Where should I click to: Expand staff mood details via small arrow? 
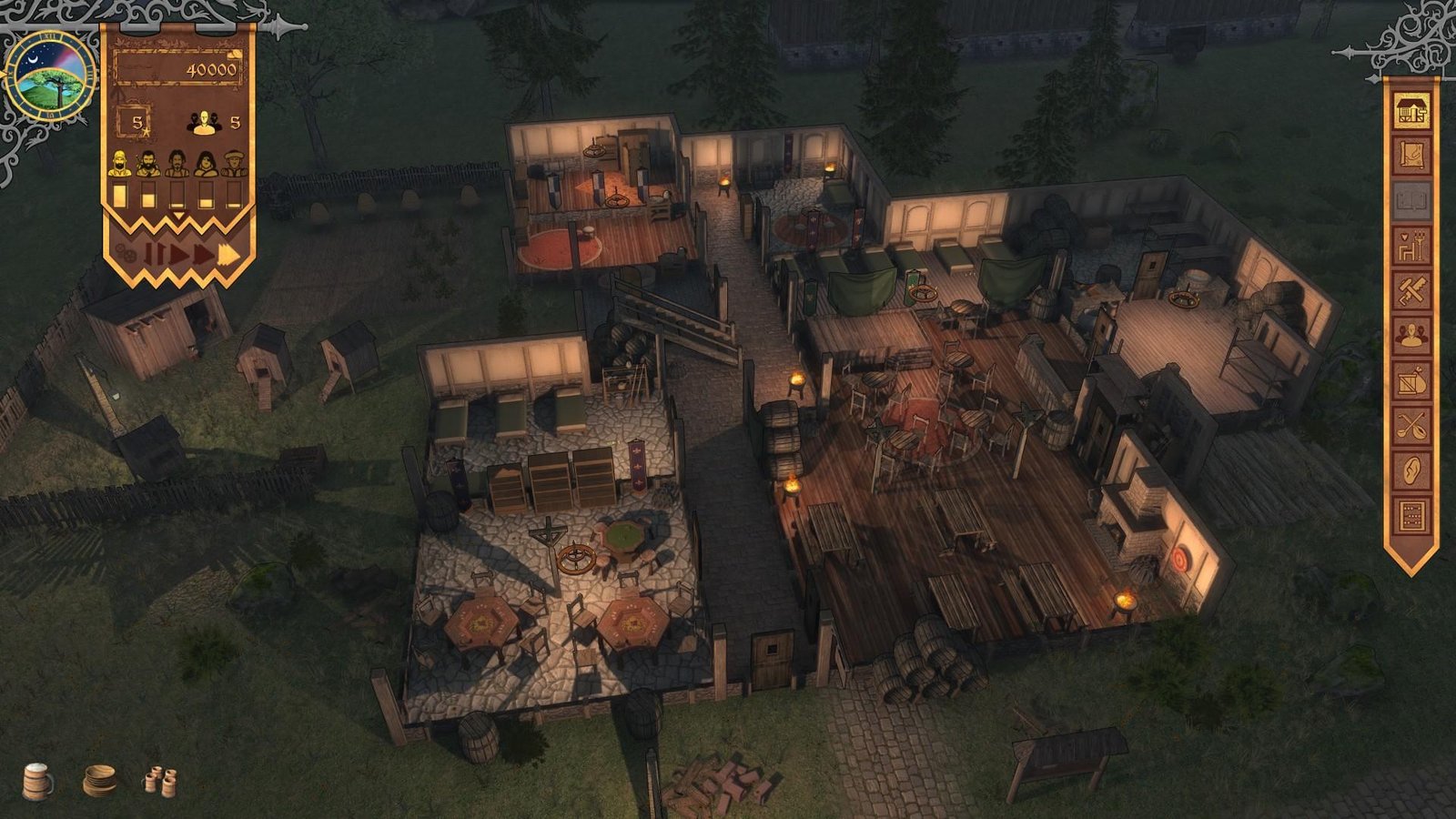click(x=179, y=216)
